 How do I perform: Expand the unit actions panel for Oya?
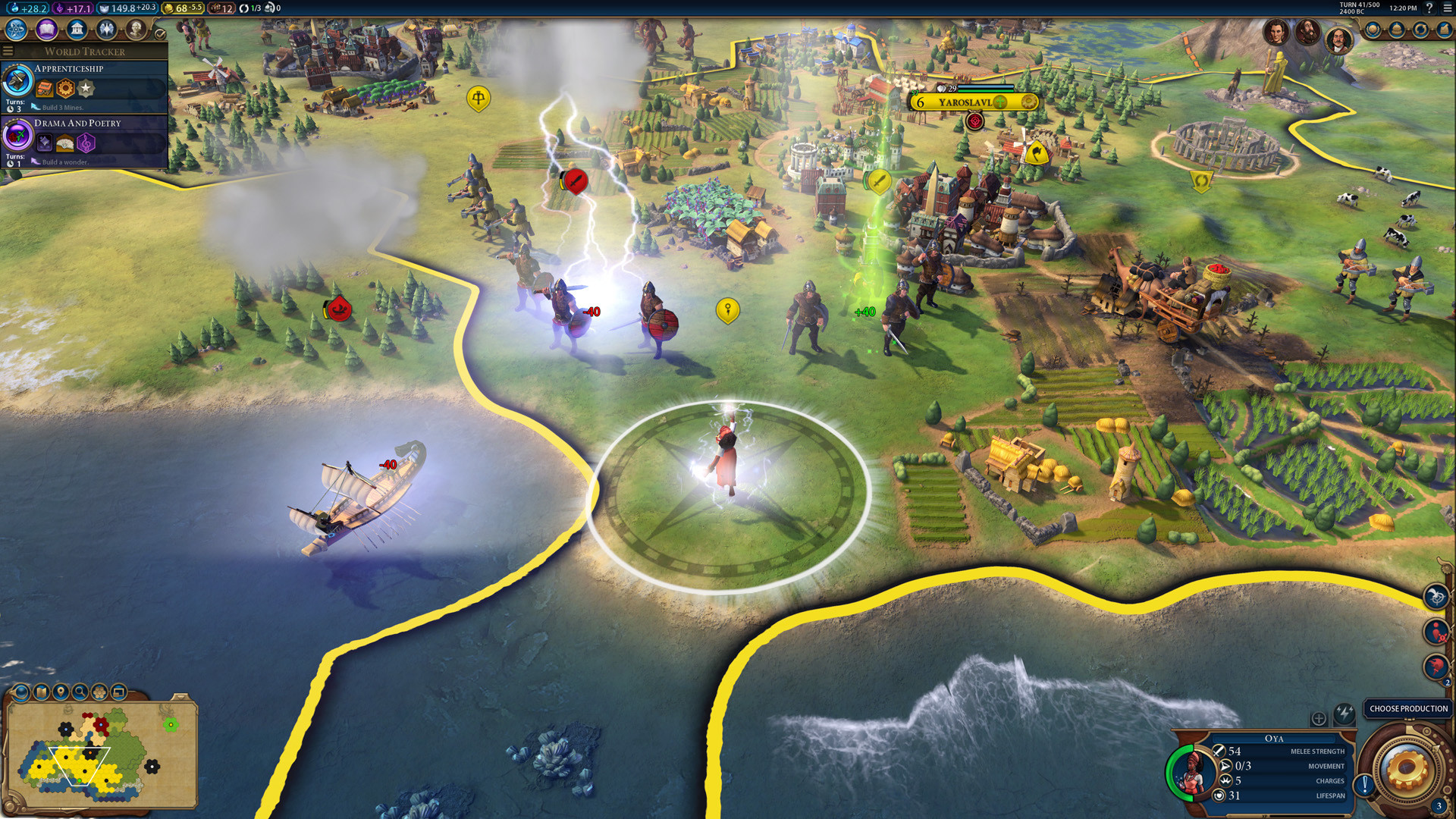(x=1319, y=718)
